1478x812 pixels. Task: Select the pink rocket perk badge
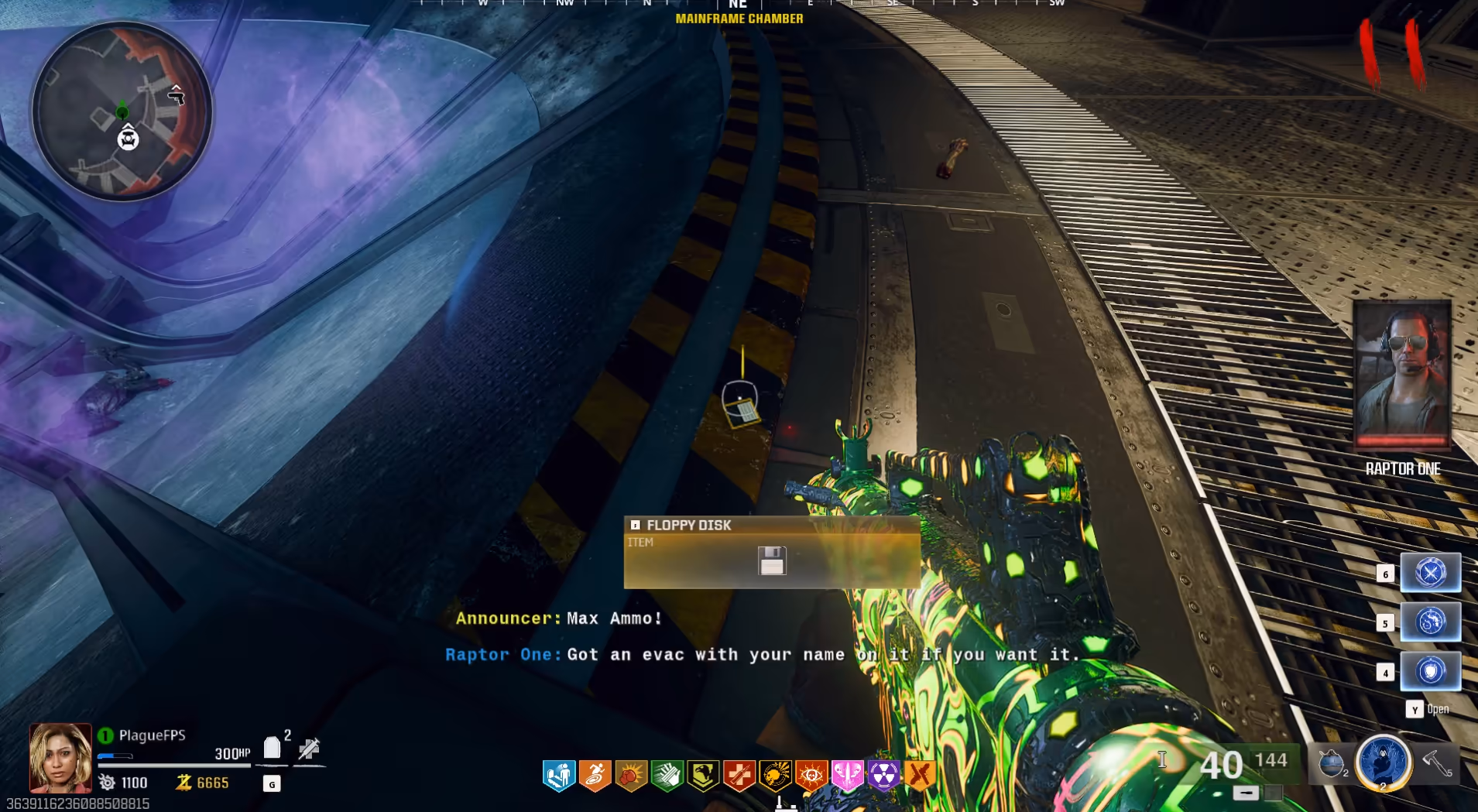847,775
